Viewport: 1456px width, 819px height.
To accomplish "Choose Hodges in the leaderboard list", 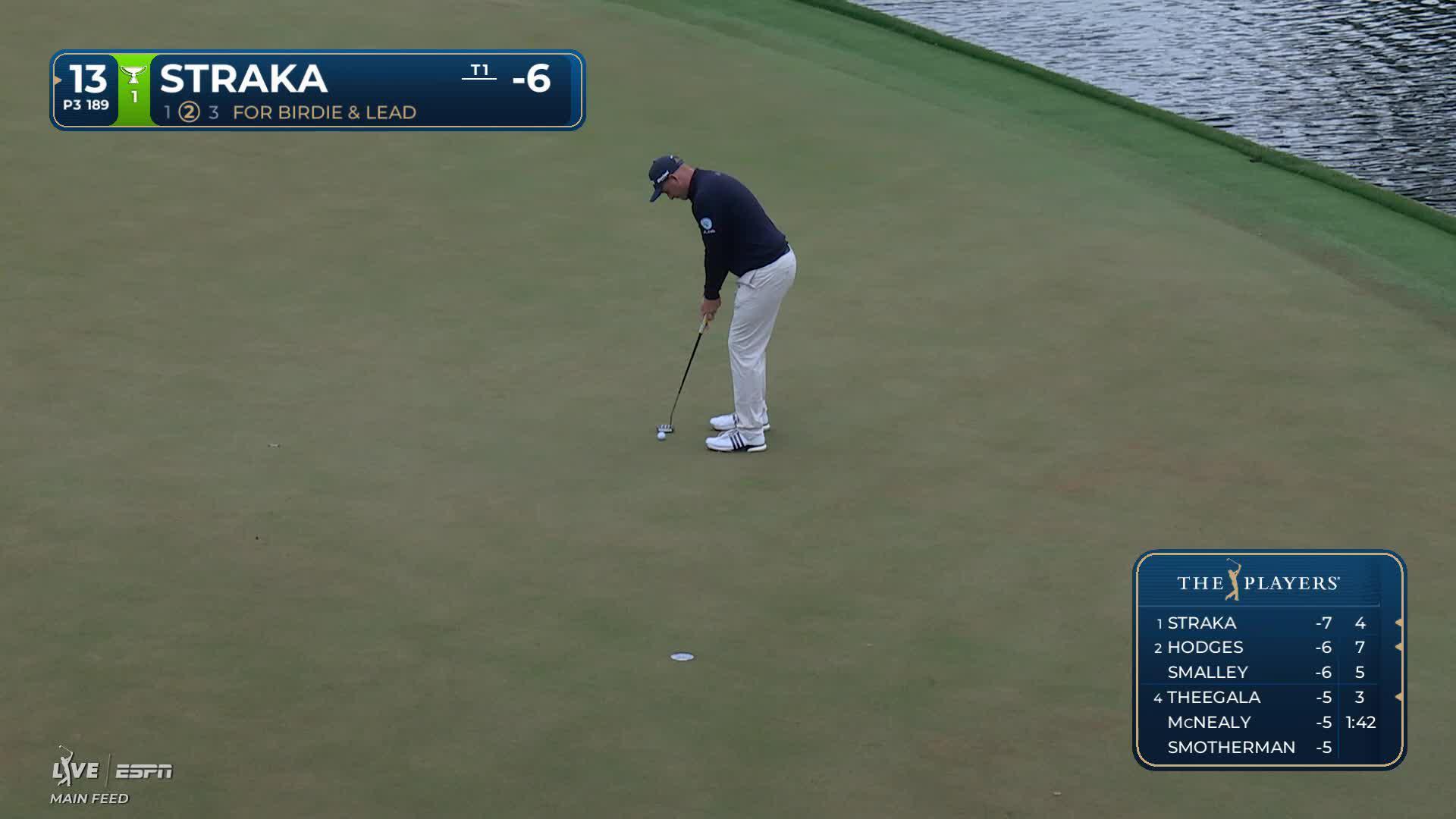I will pos(1268,648).
